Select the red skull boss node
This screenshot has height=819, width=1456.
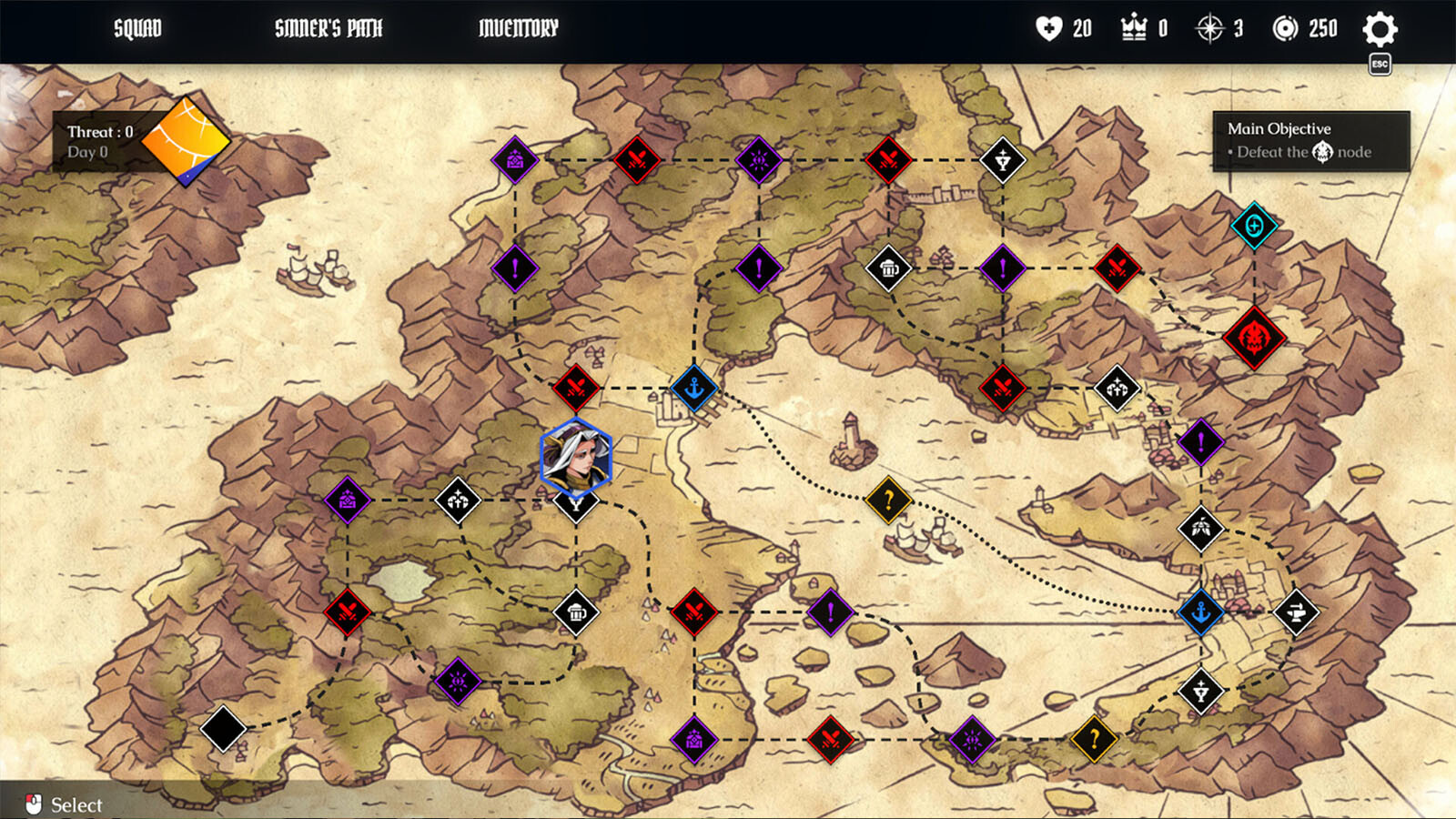1254,338
